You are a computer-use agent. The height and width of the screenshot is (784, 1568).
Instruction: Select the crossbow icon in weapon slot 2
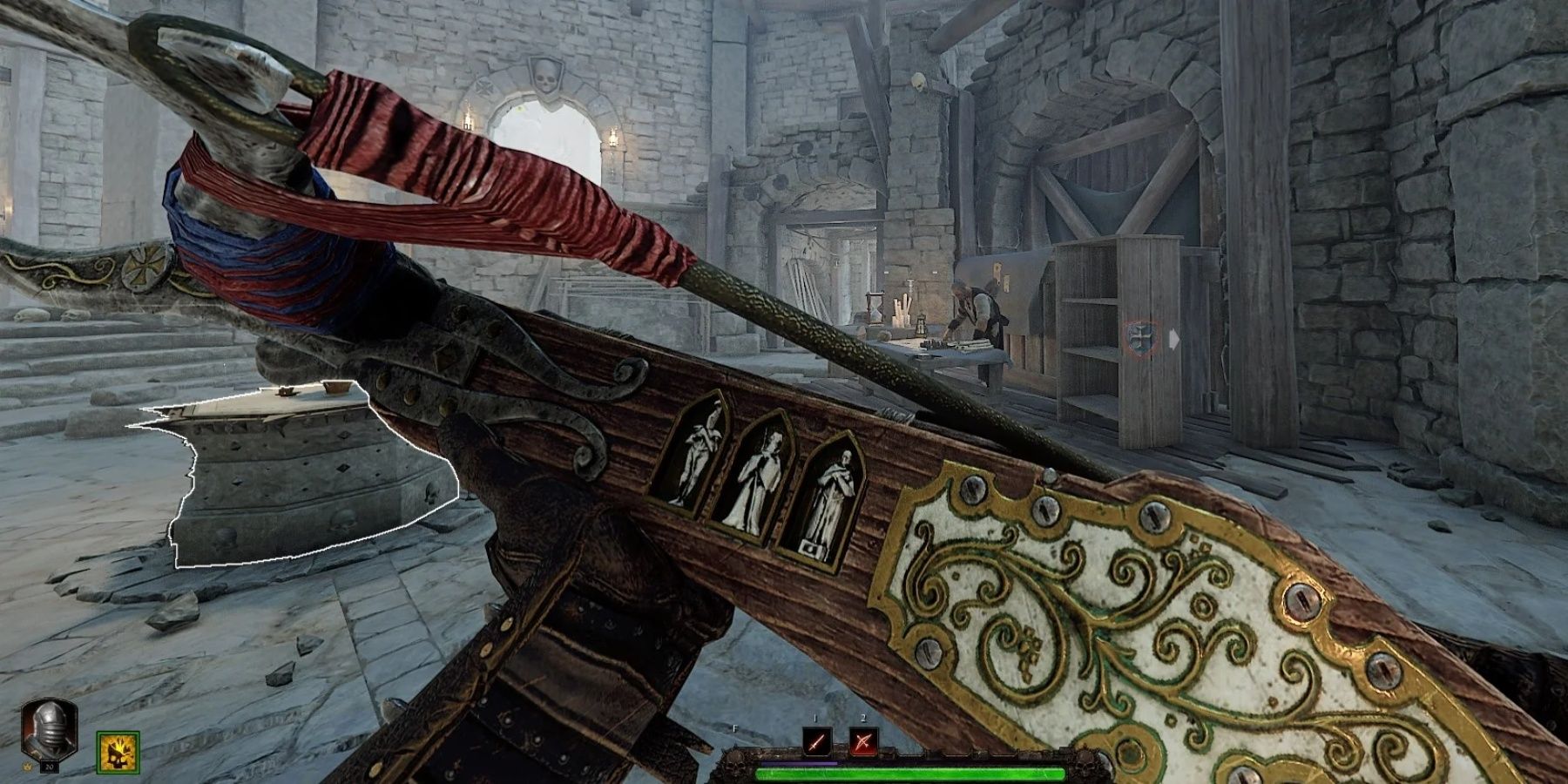863,743
